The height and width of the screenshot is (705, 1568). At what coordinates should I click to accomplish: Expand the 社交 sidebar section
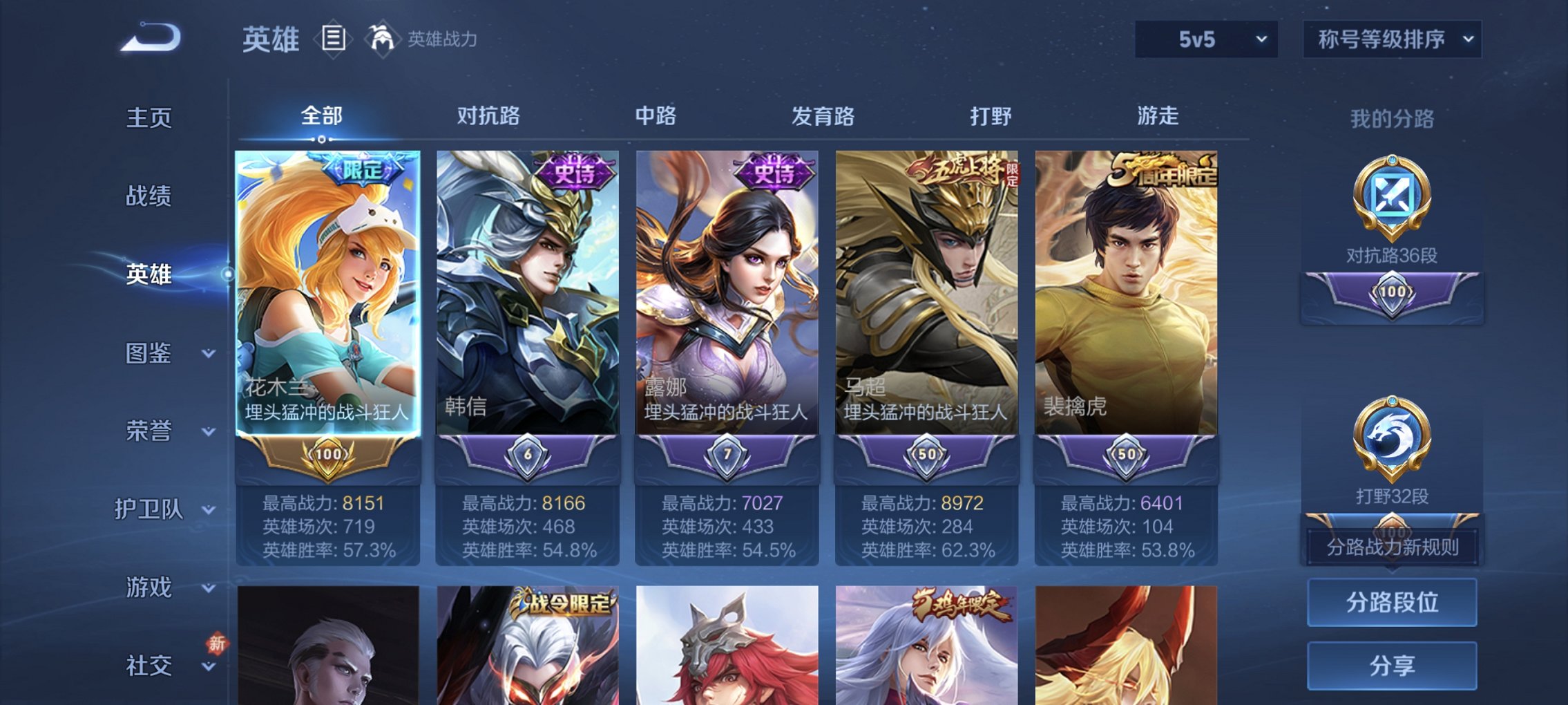tap(149, 665)
